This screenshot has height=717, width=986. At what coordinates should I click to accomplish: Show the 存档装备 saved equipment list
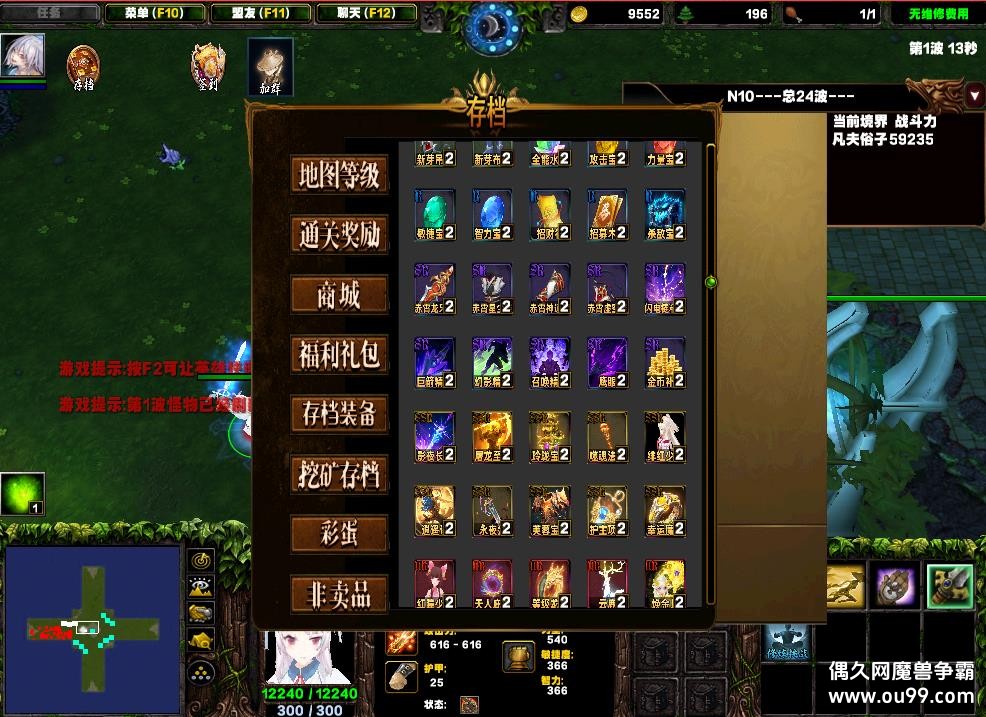[340, 414]
